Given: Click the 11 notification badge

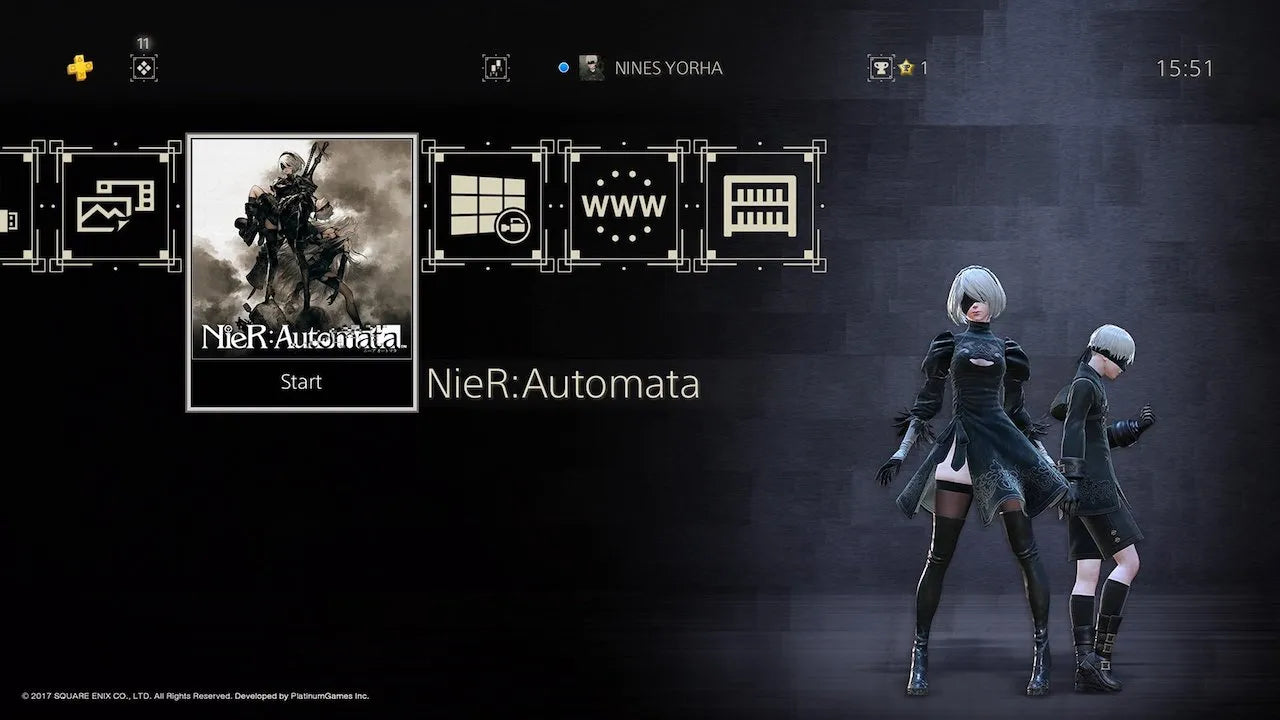Looking at the screenshot, I should pyautogui.click(x=143, y=43).
